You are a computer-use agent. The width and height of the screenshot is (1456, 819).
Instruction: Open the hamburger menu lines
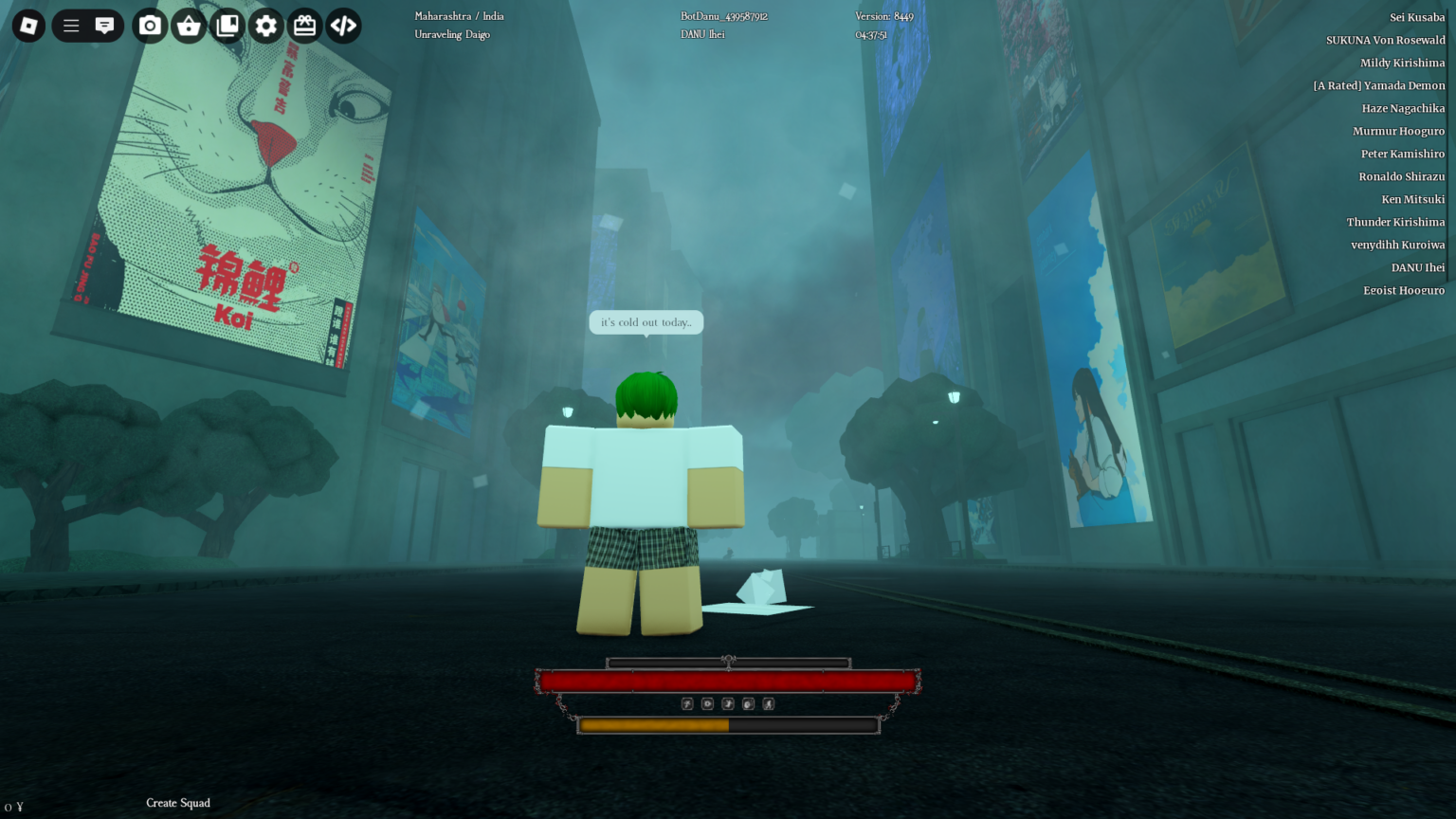(x=70, y=26)
